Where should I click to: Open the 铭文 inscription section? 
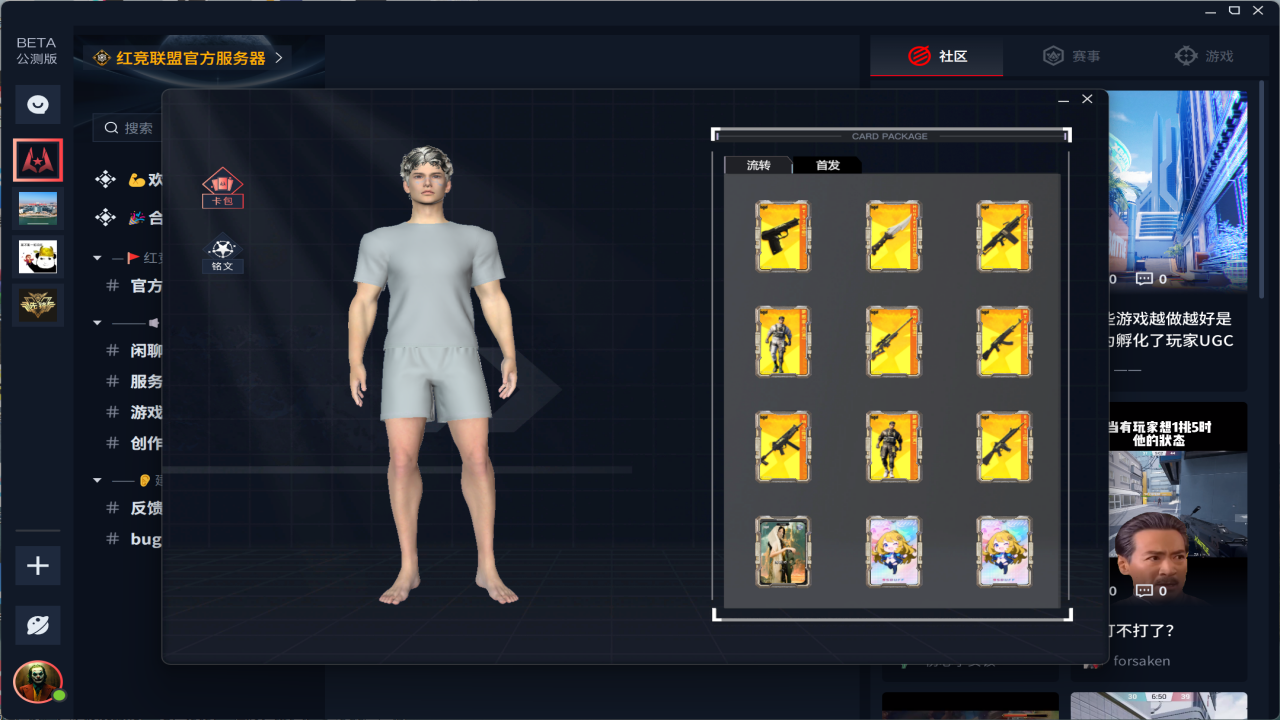pos(222,254)
